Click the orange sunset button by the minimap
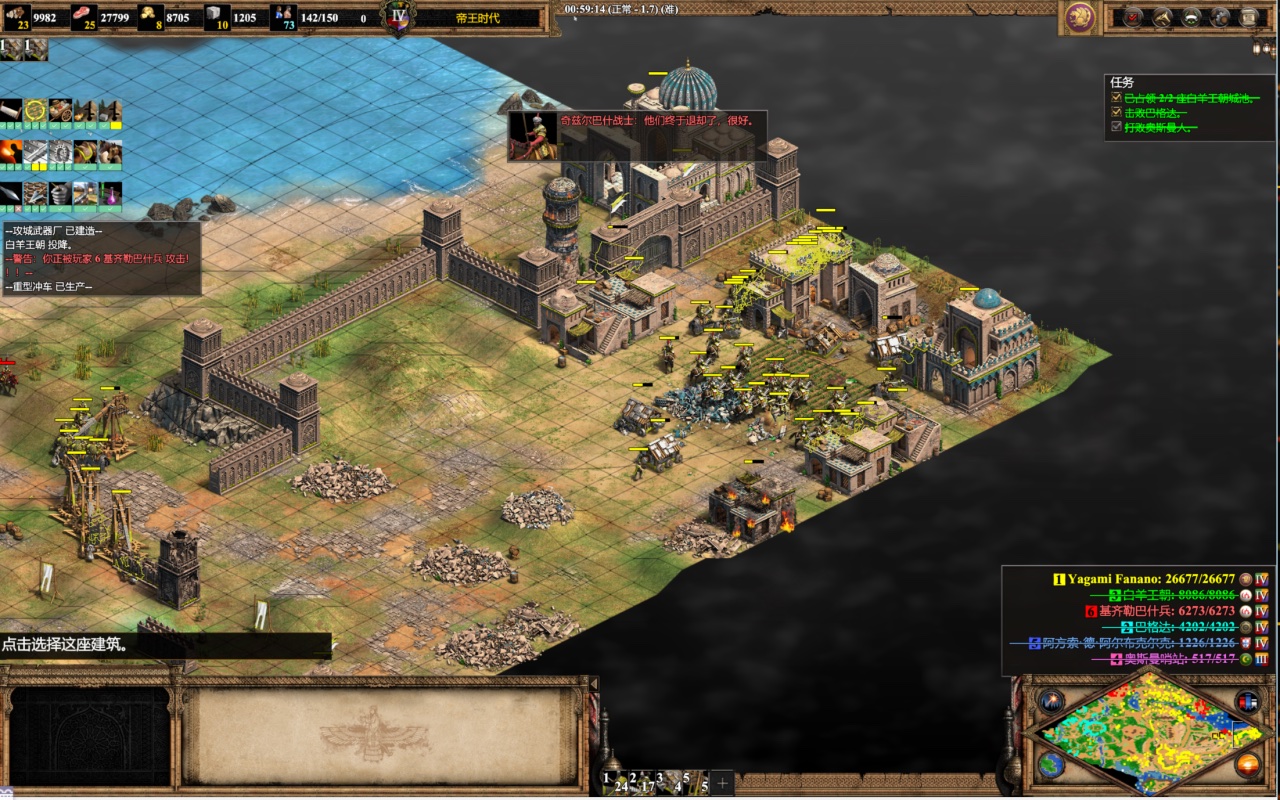The image size is (1280, 800). coord(1246,765)
